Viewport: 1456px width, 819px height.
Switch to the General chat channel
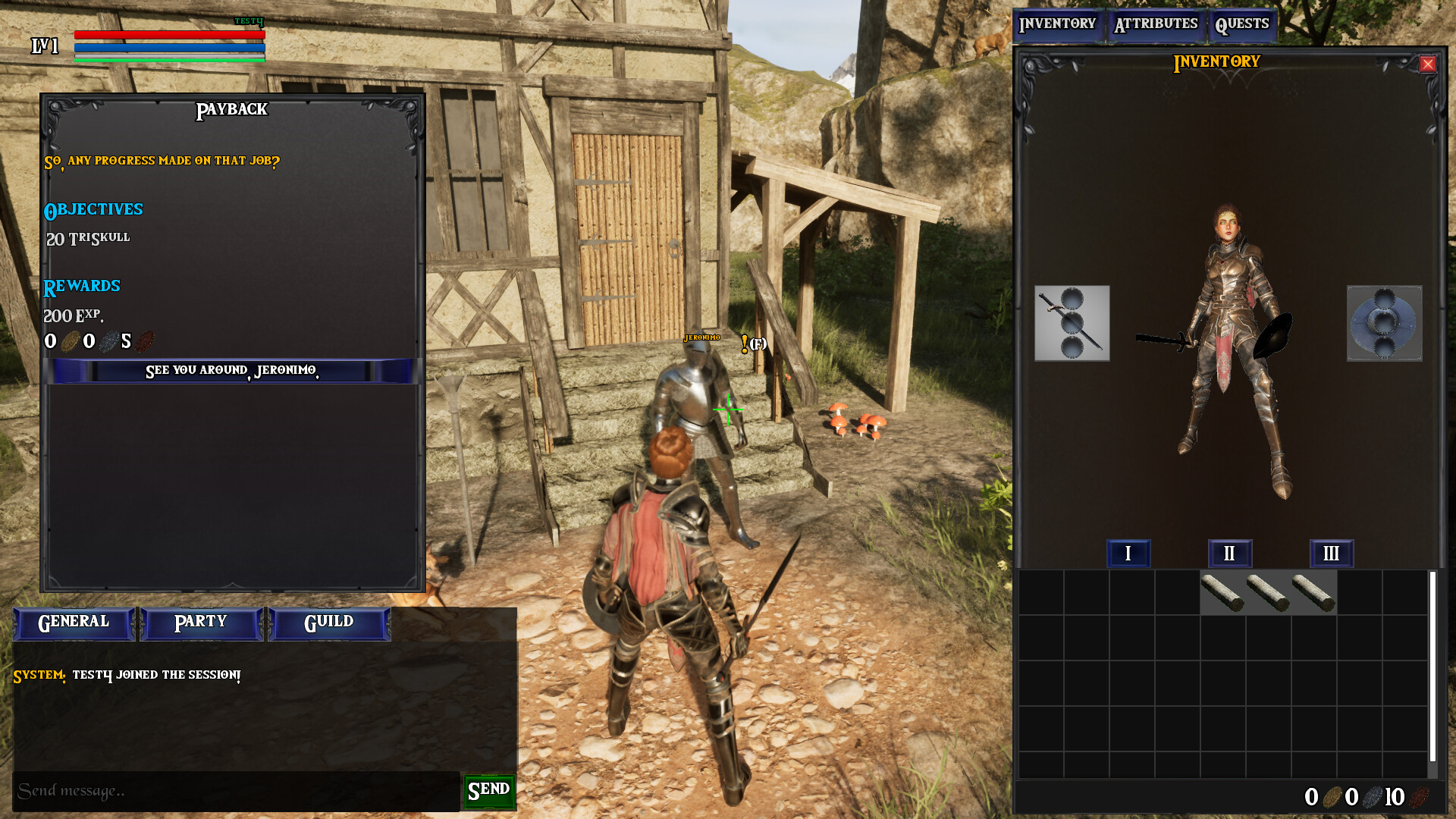click(73, 622)
